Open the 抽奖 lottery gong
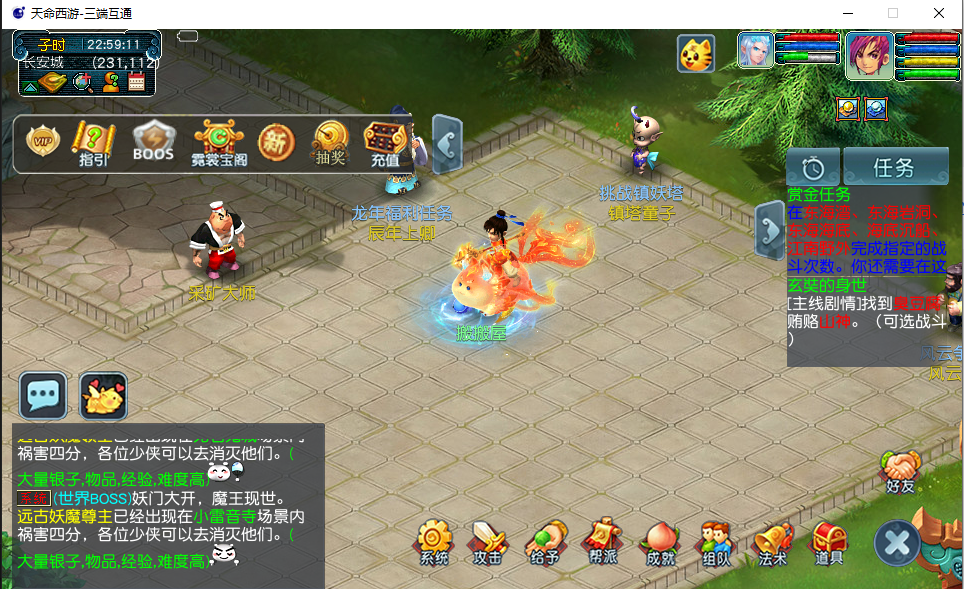This screenshot has height=589, width=964. (x=329, y=143)
